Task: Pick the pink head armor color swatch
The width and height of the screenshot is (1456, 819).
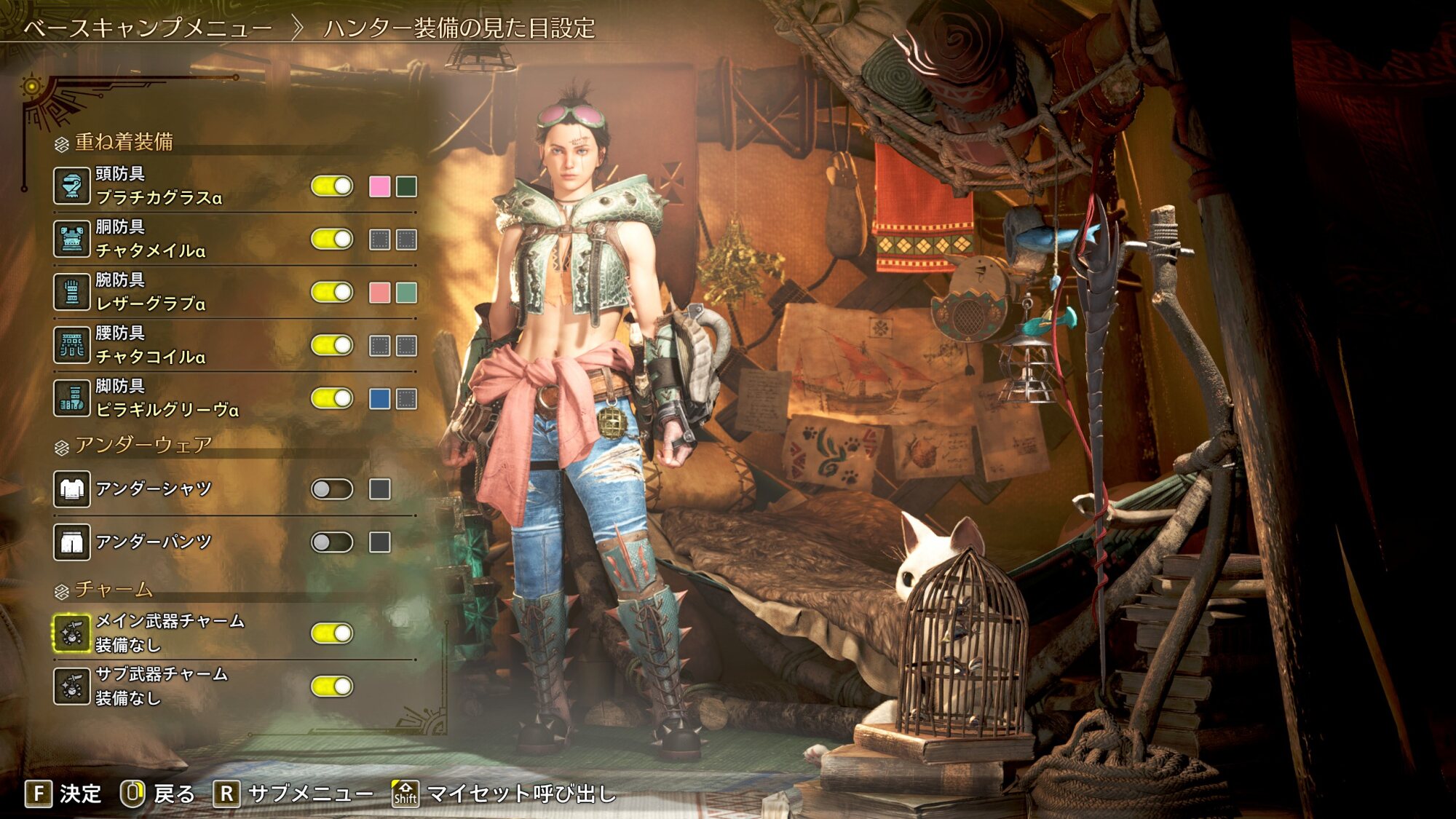Action: click(x=379, y=186)
